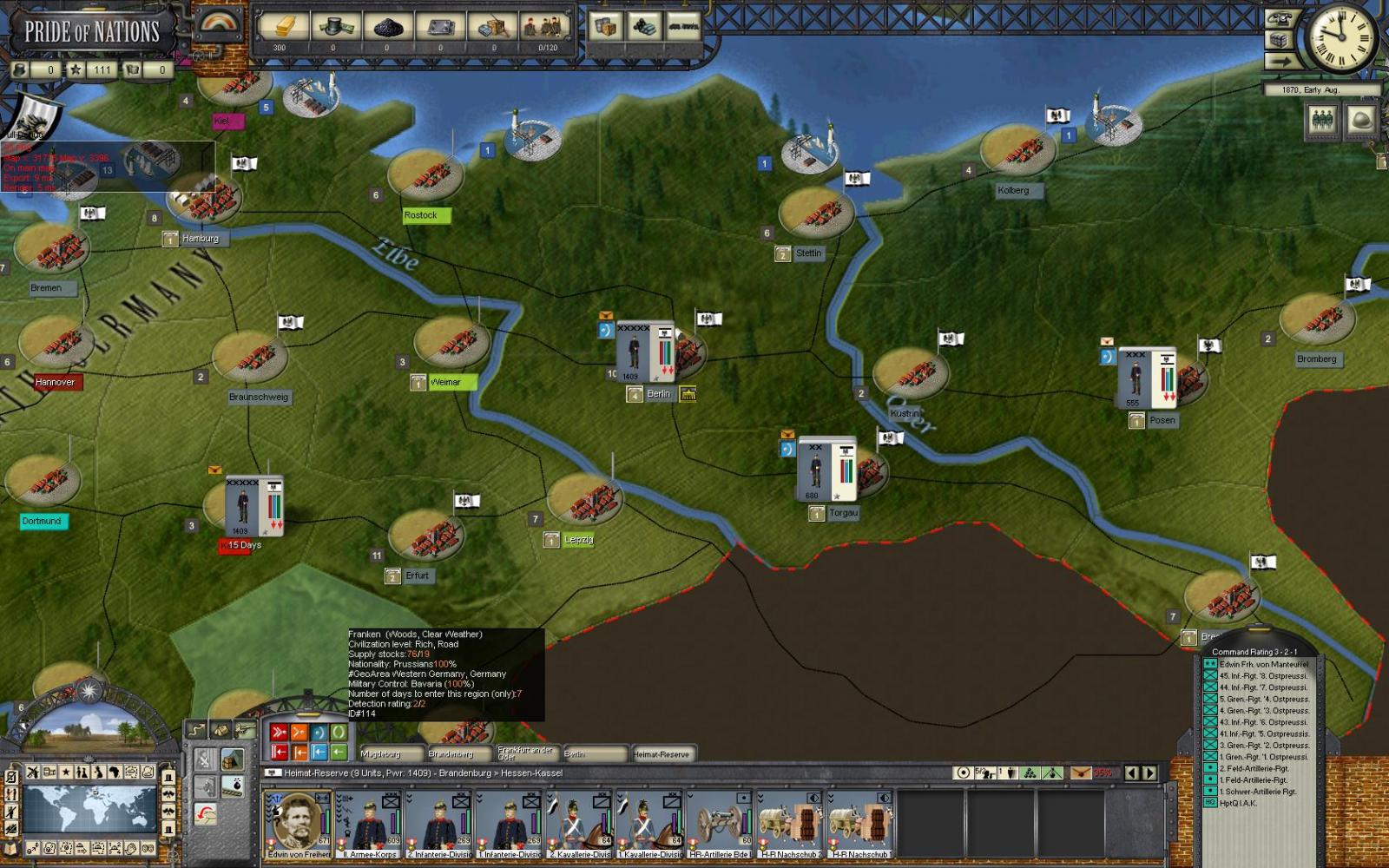
Task: Select the Brandenburg stack tab
Action: tap(458, 754)
